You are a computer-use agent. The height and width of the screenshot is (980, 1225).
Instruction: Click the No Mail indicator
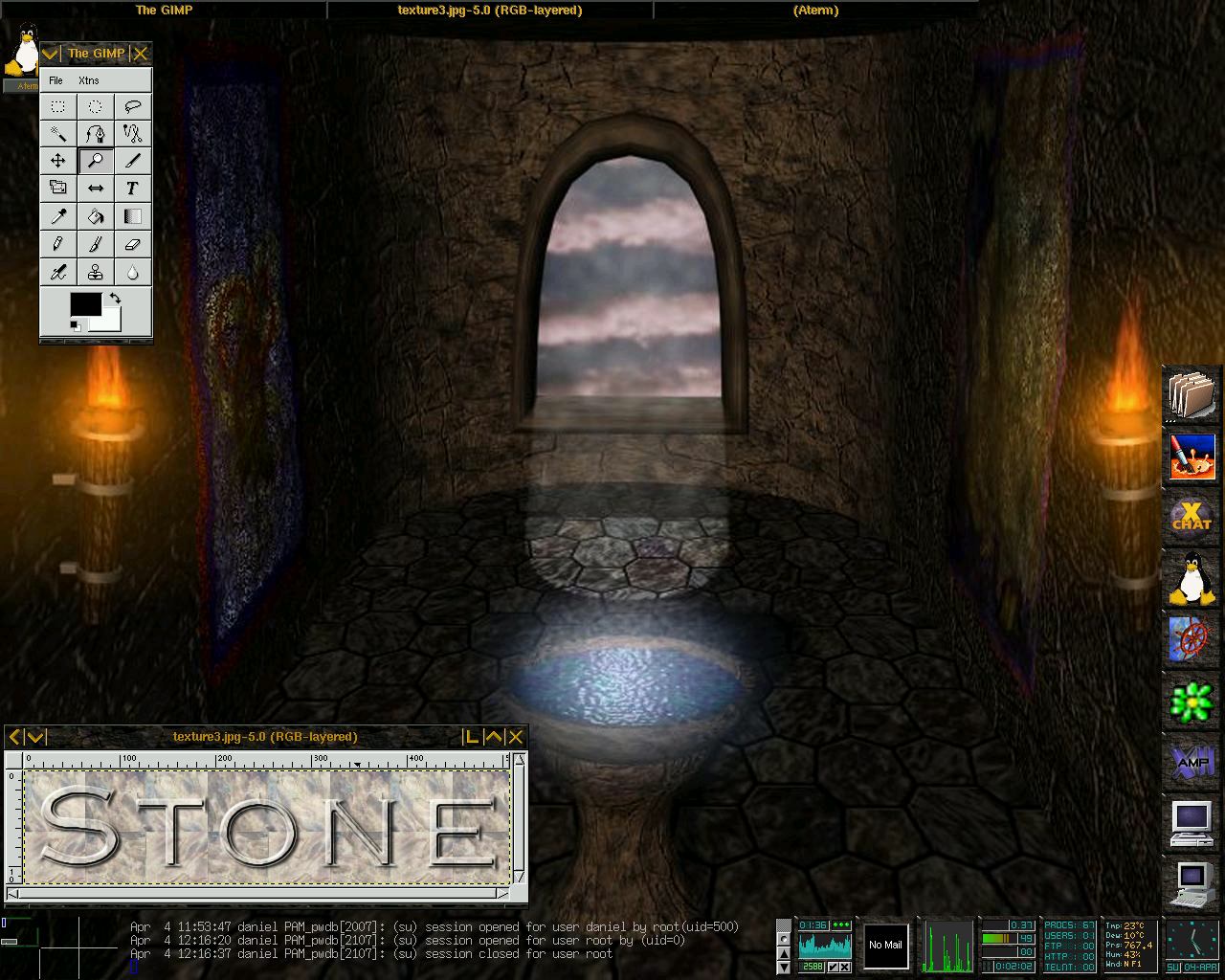click(x=885, y=946)
